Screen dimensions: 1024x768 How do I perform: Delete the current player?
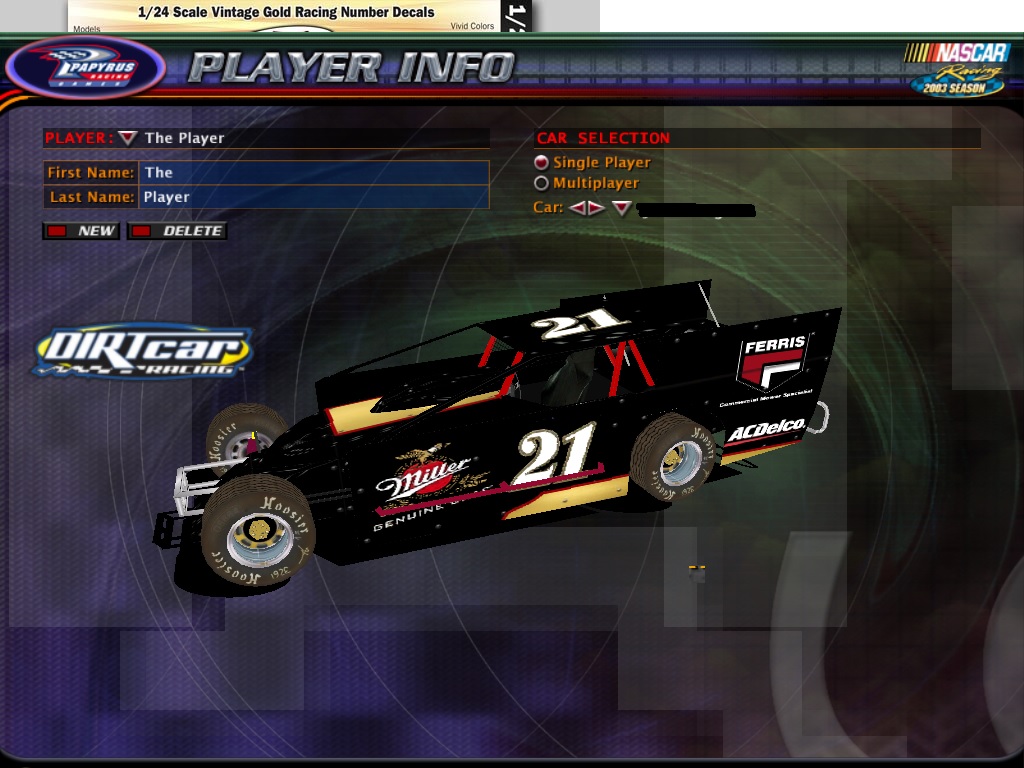coord(177,231)
